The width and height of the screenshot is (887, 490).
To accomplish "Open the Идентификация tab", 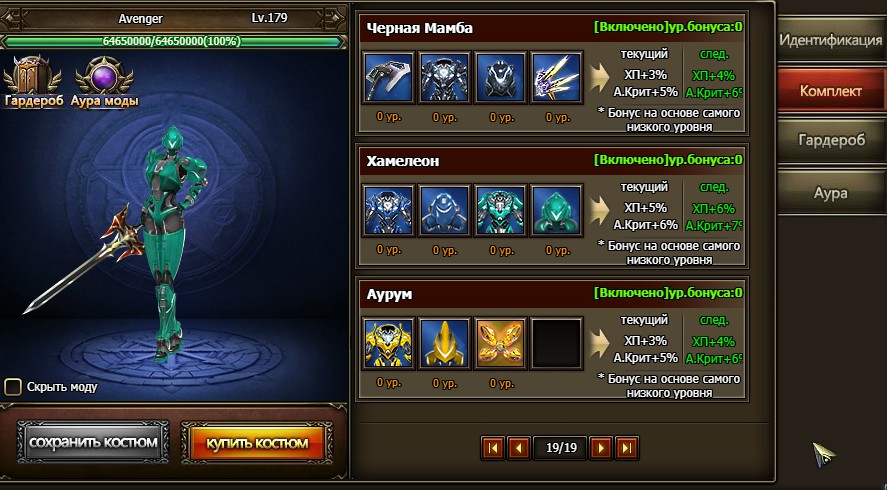I will (831, 43).
